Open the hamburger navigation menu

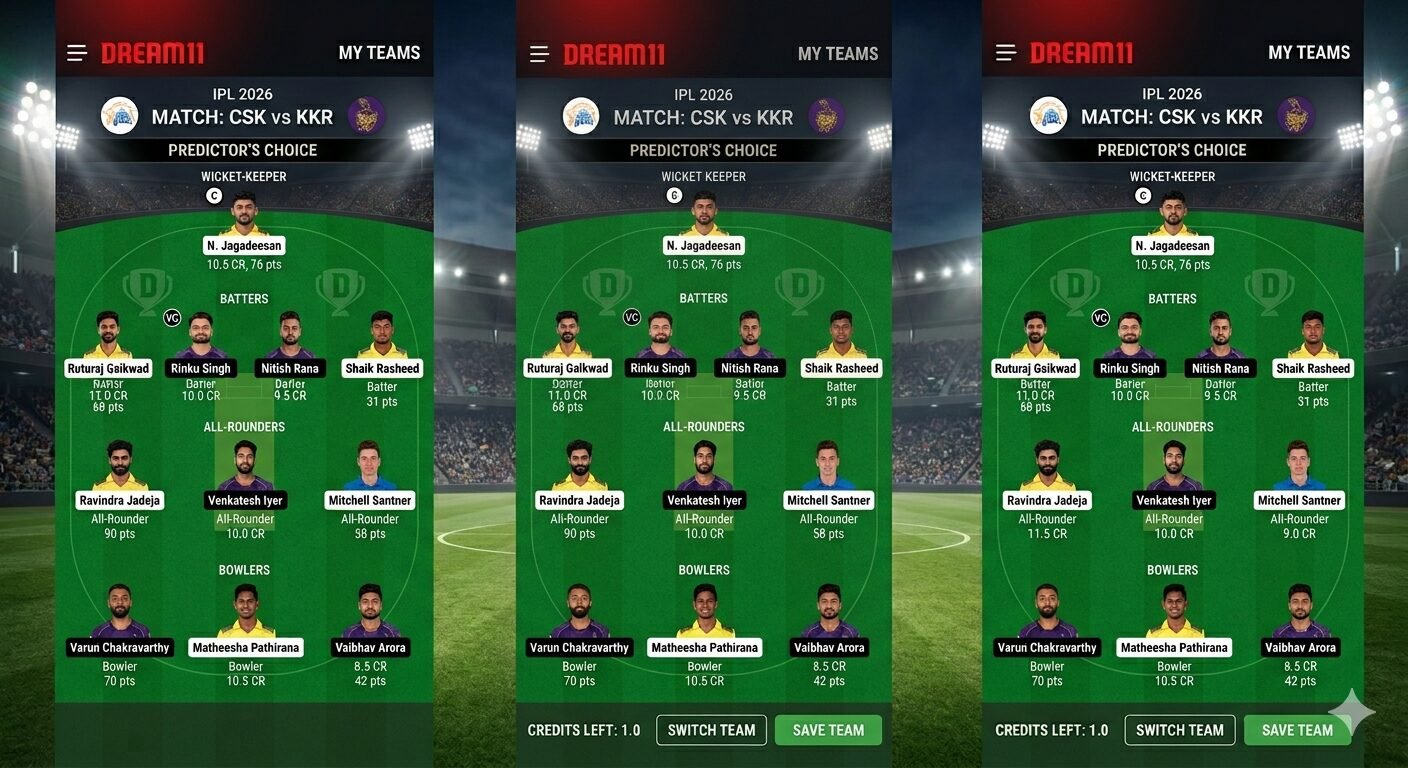click(x=77, y=52)
